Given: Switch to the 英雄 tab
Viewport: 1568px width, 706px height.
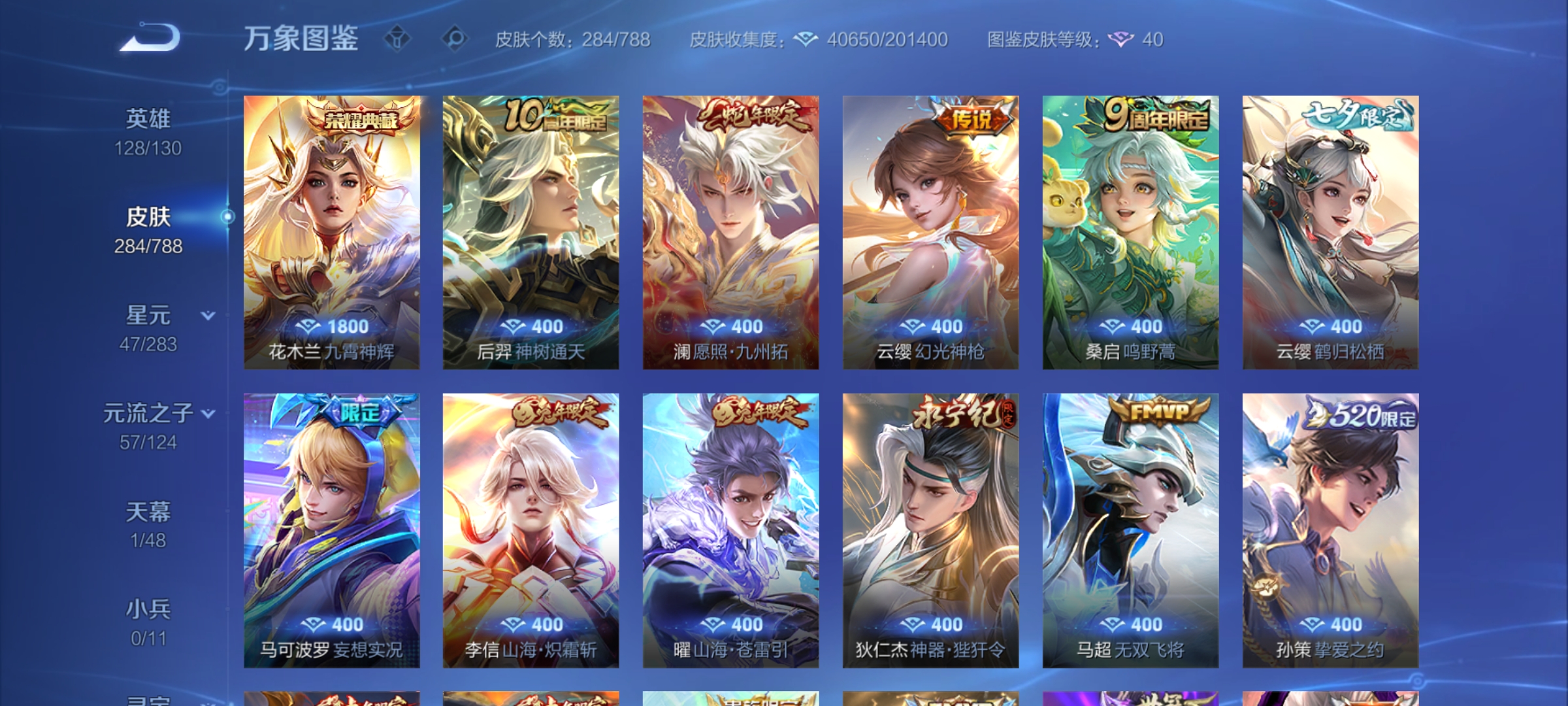Looking at the screenshot, I should (x=147, y=118).
